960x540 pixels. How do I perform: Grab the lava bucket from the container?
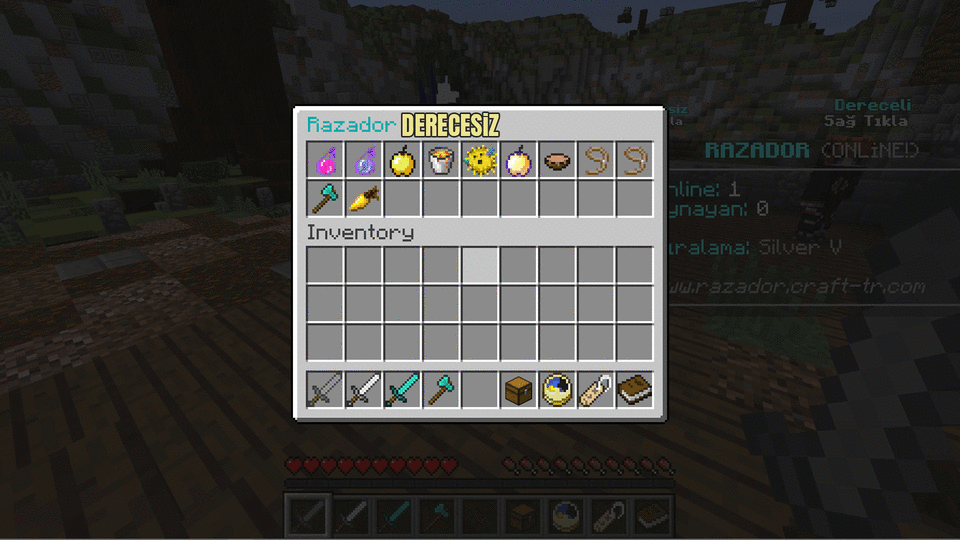[441, 160]
